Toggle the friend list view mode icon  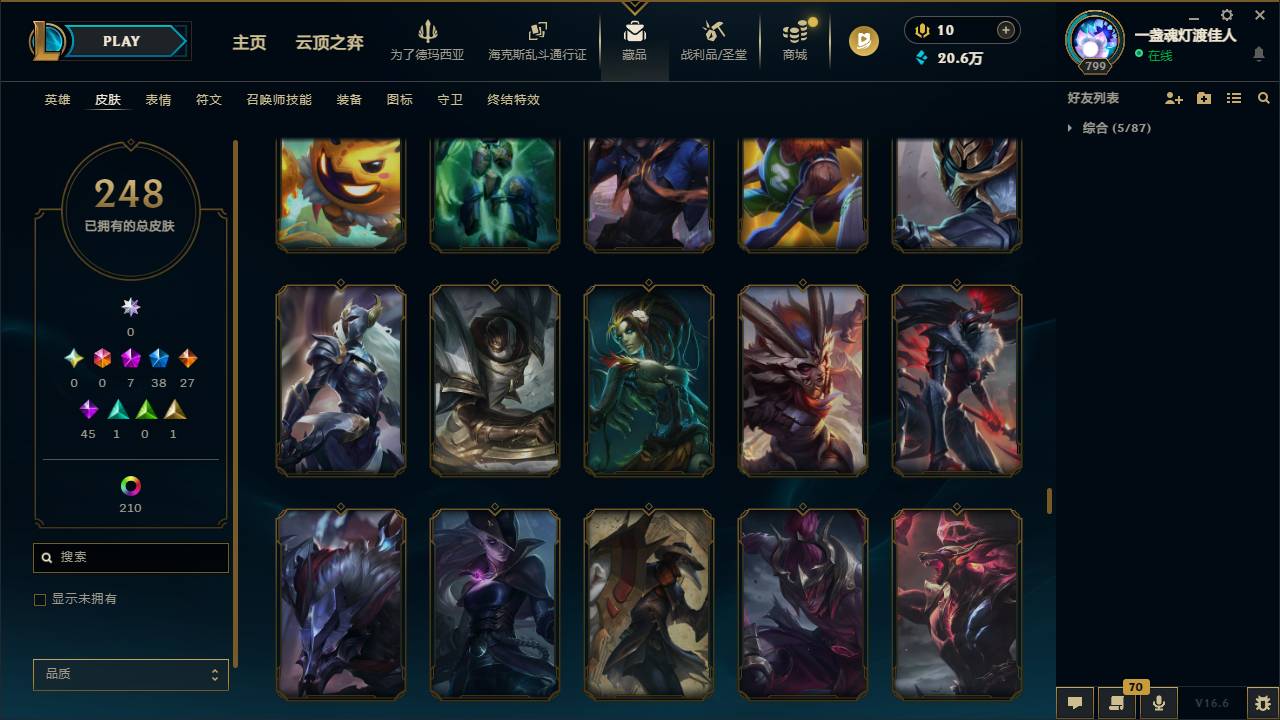1234,97
